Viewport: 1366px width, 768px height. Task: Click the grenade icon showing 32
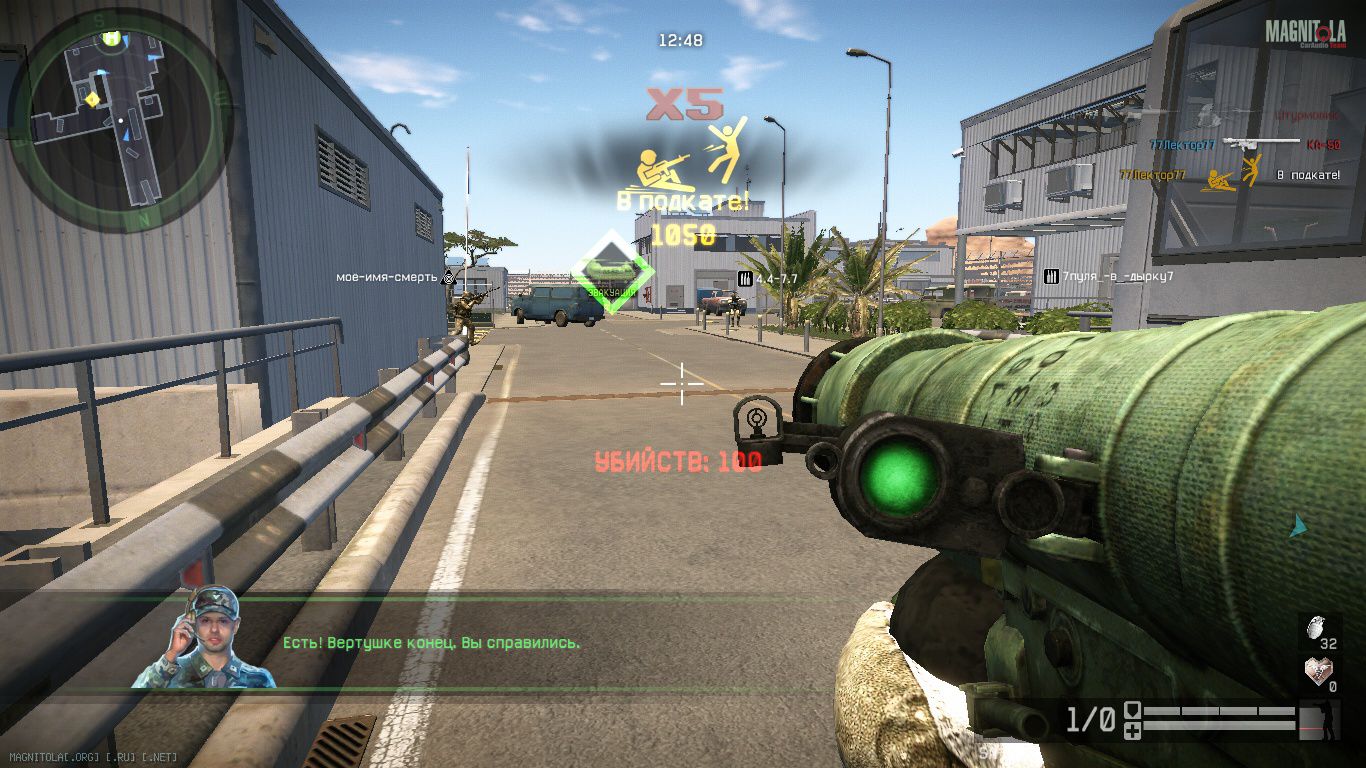click(x=1317, y=630)
